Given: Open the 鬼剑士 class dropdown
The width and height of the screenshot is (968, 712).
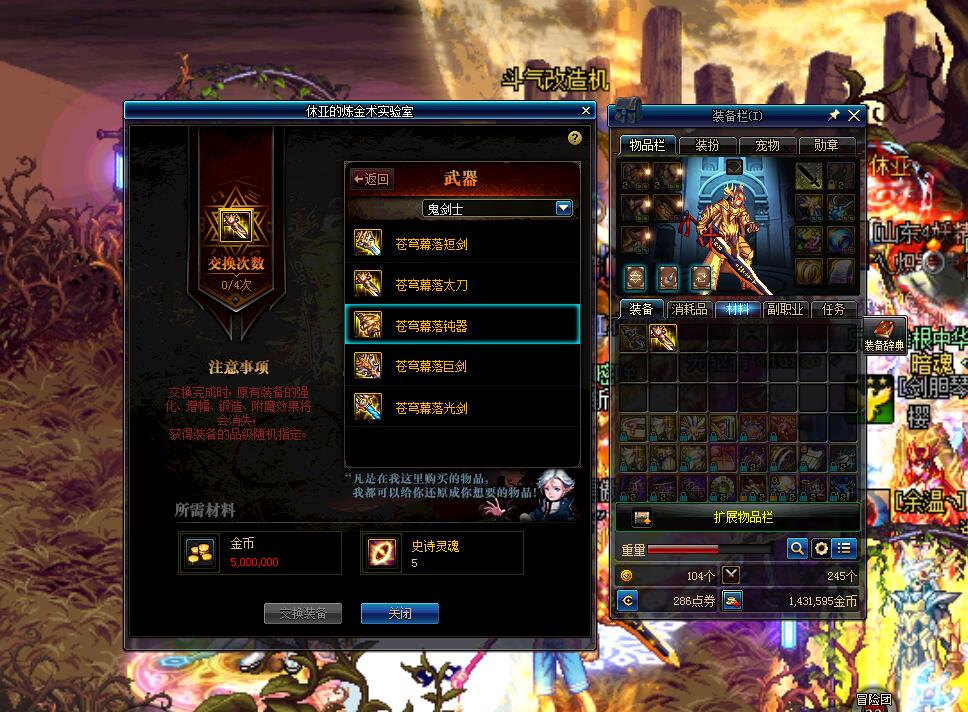Looking at the screenshot, I should click(563, 208).
